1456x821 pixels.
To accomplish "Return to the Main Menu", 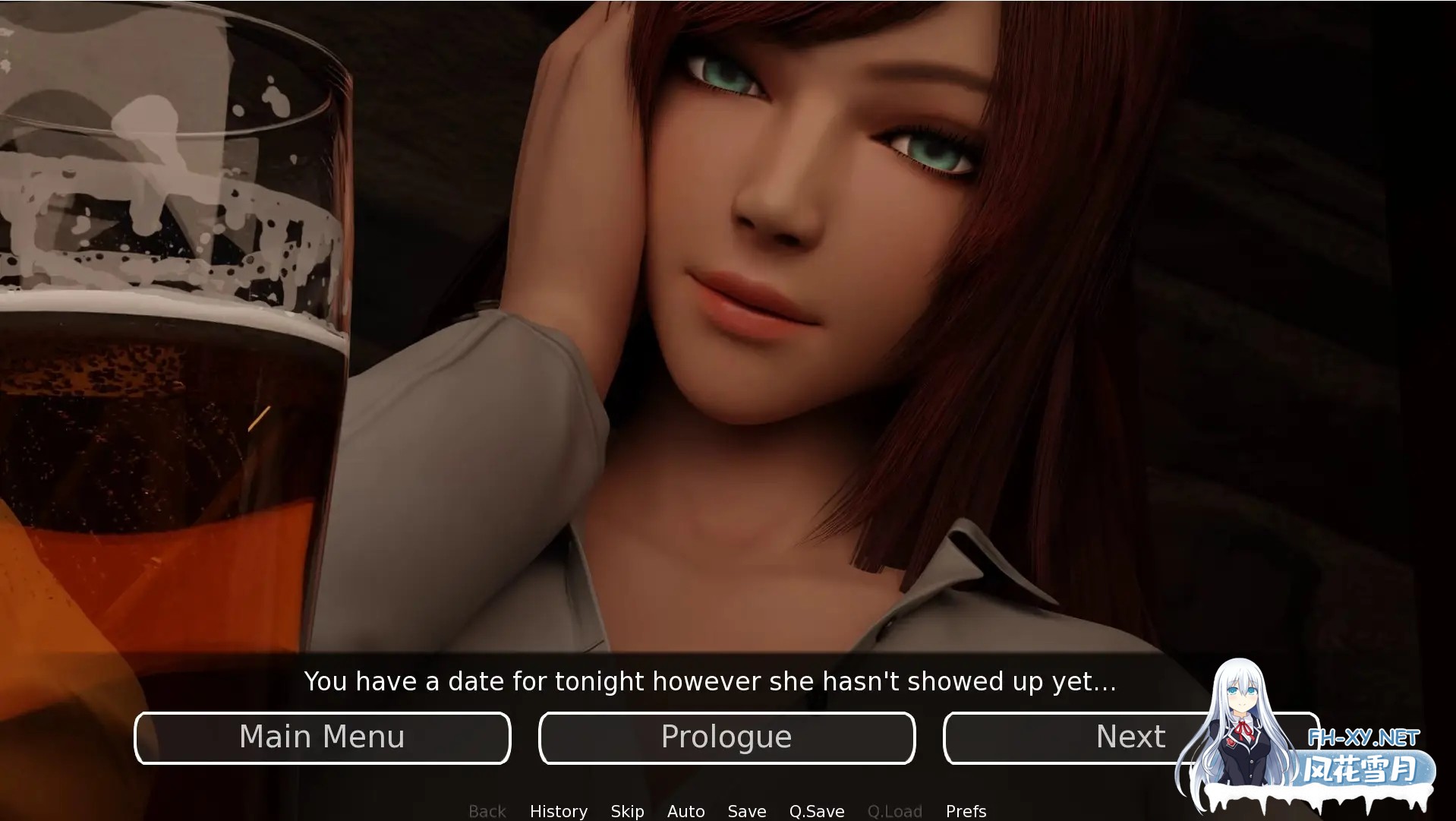I will (322, 736).
